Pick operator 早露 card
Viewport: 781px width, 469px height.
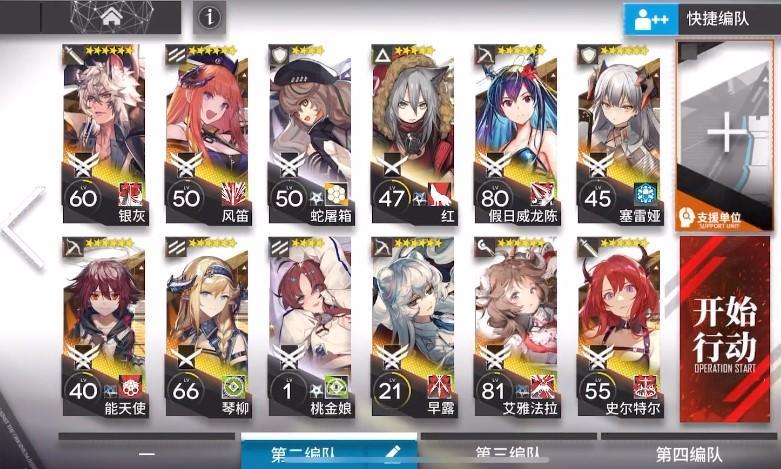(x=412, y=327)
